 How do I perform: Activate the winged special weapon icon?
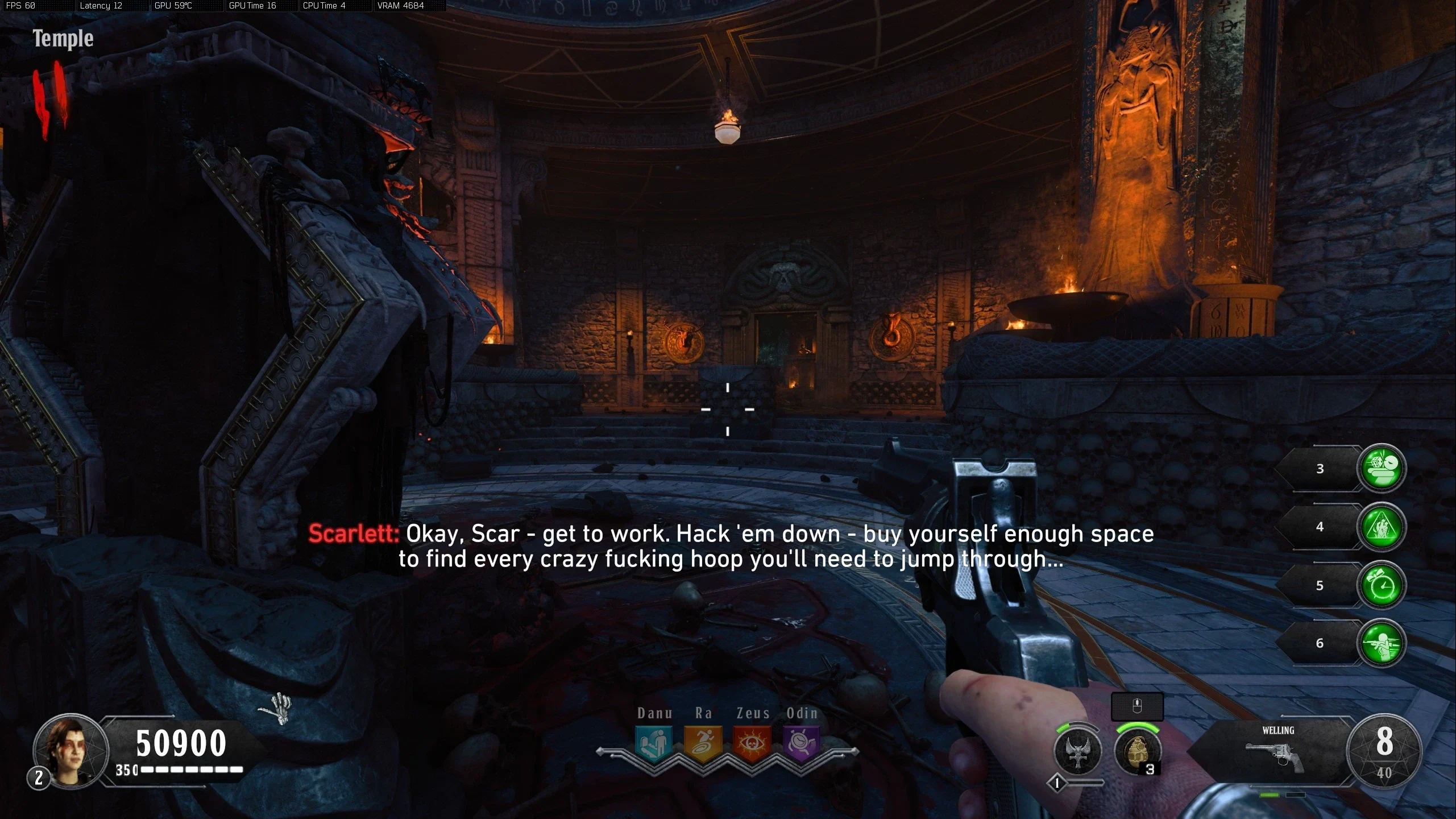(1077, 751)
